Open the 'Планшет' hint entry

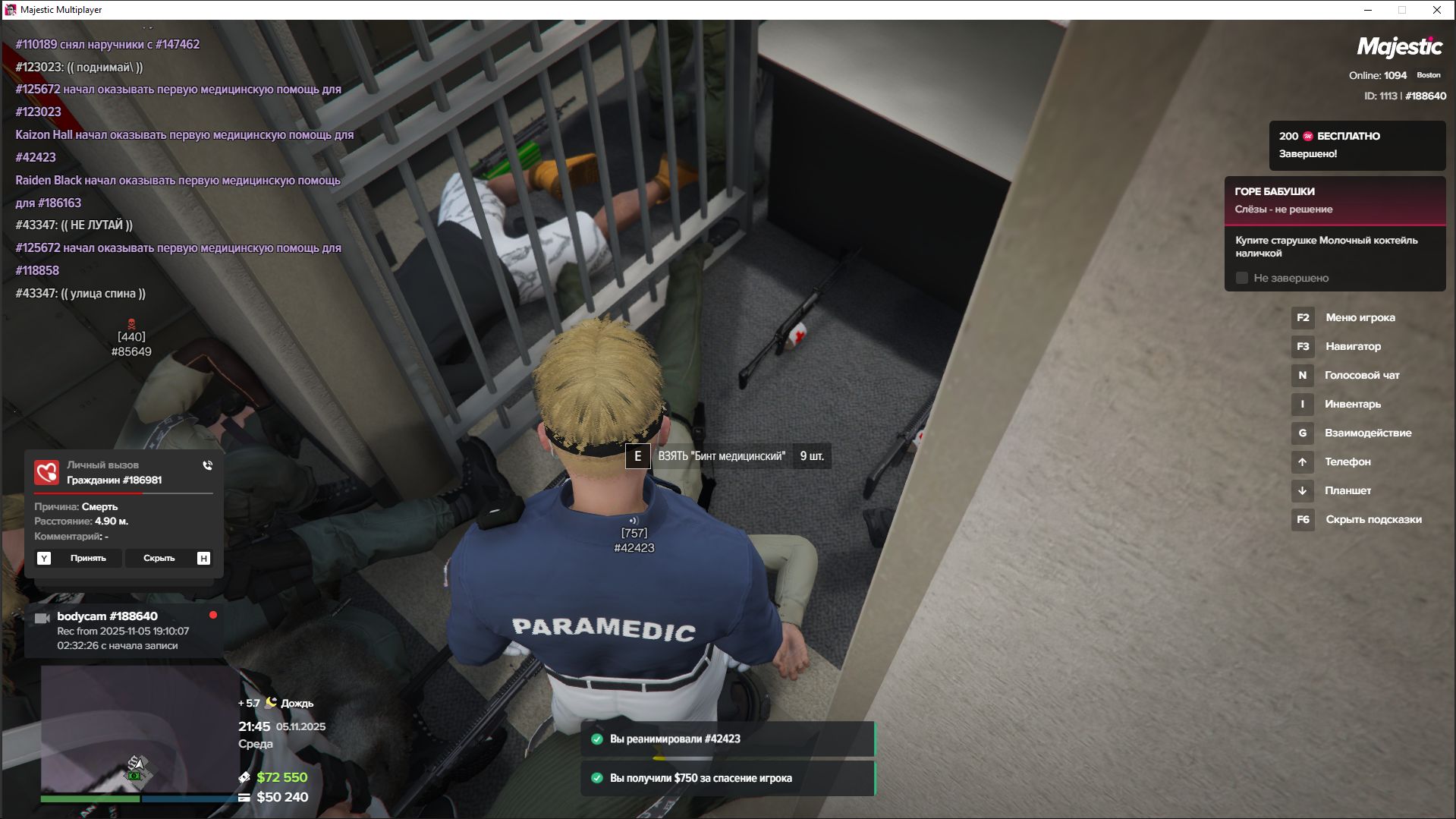click(x=1348, y=491)
